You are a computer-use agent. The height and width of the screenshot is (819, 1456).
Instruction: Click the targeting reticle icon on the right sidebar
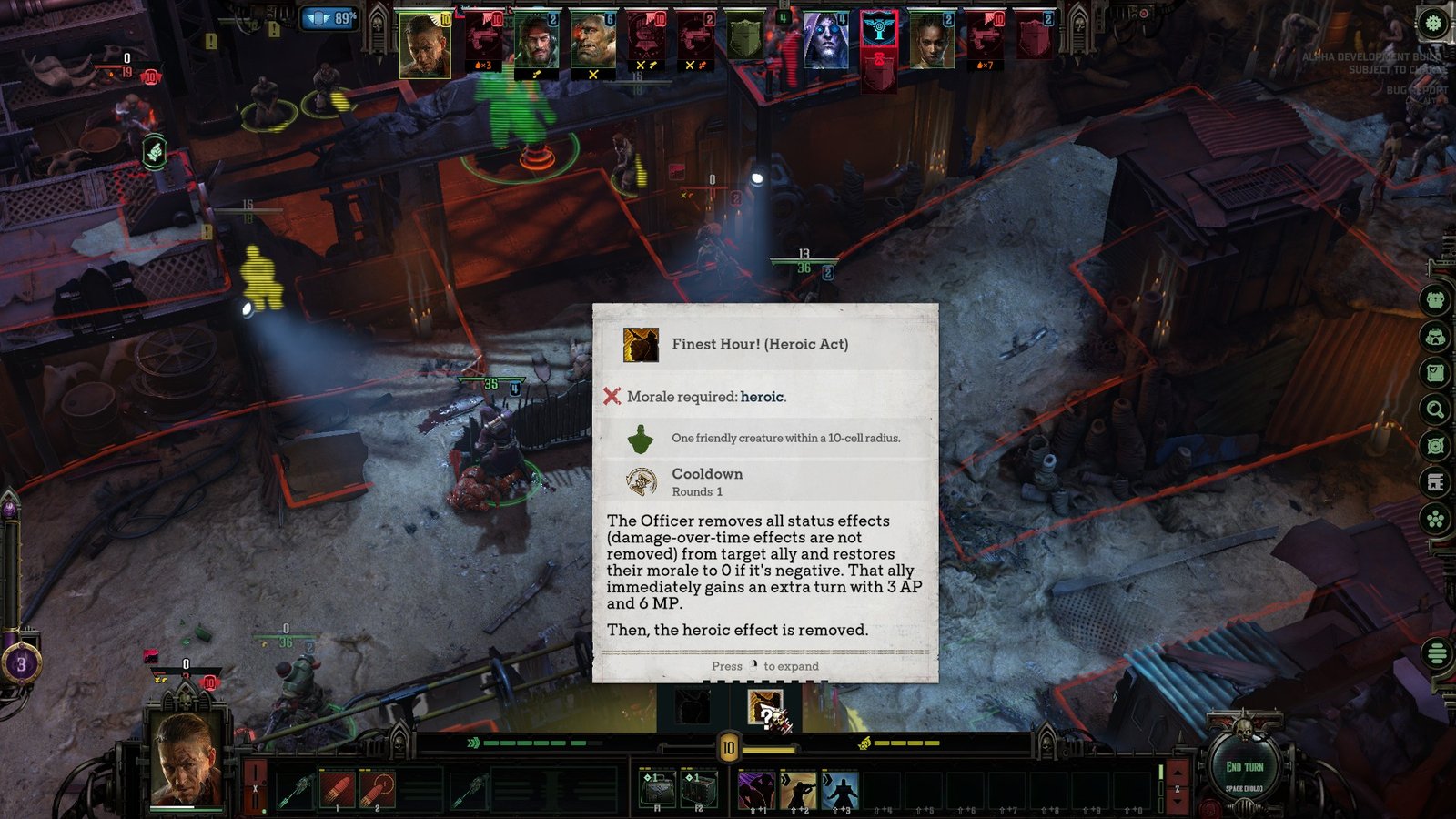pyautogui.click(x=1434, y=443)
